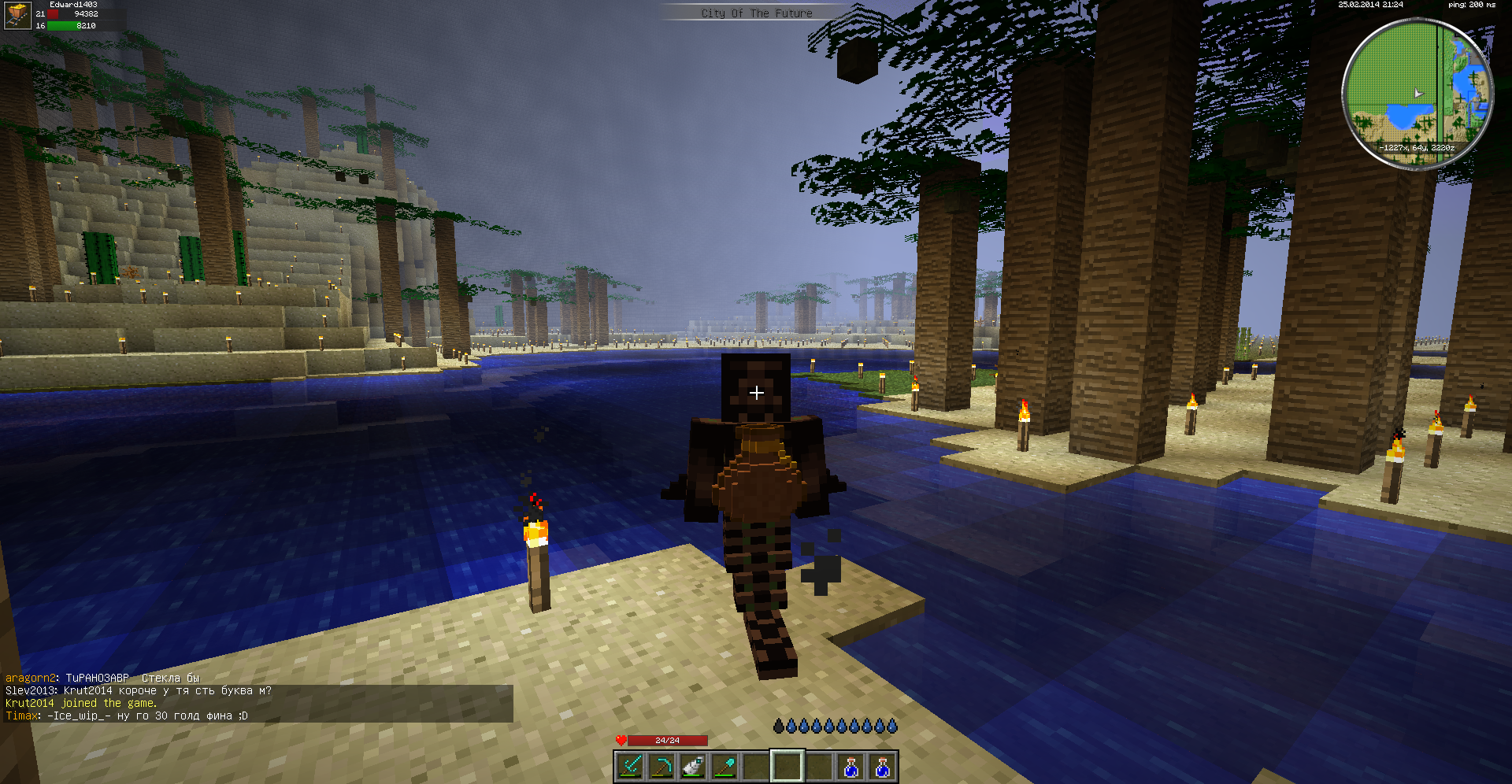Image resolution: width=1512 pixels, height=784 pixels.
Task: Click the highlighted empty hotbar slot
Action: 787,766
